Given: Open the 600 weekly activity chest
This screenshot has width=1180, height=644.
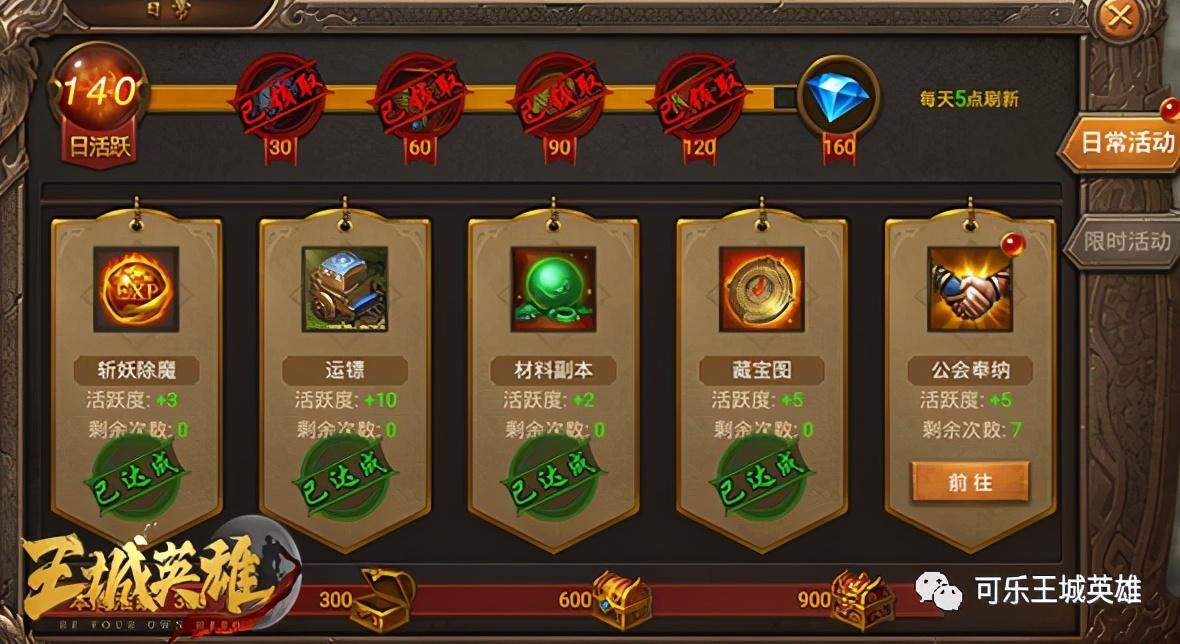Looking at the screenshot, I should pos(621,596).
